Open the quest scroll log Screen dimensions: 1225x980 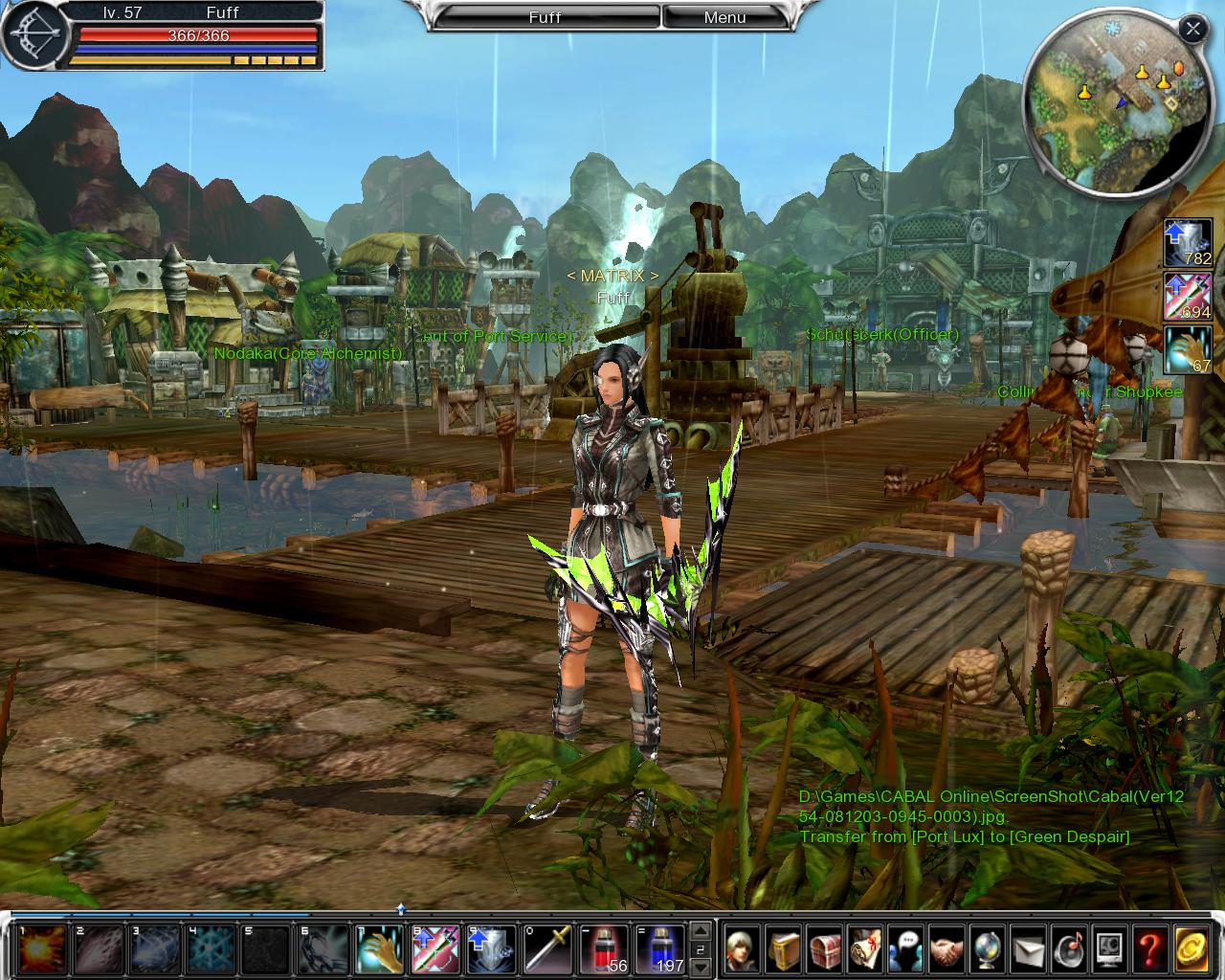865,949
